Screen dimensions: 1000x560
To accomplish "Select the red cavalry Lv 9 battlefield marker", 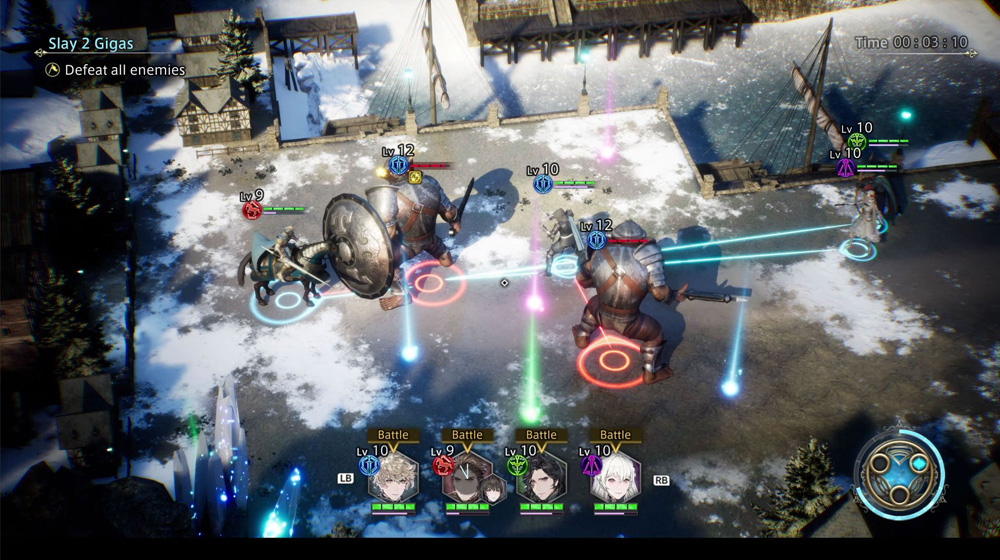I will pos(253,210).
